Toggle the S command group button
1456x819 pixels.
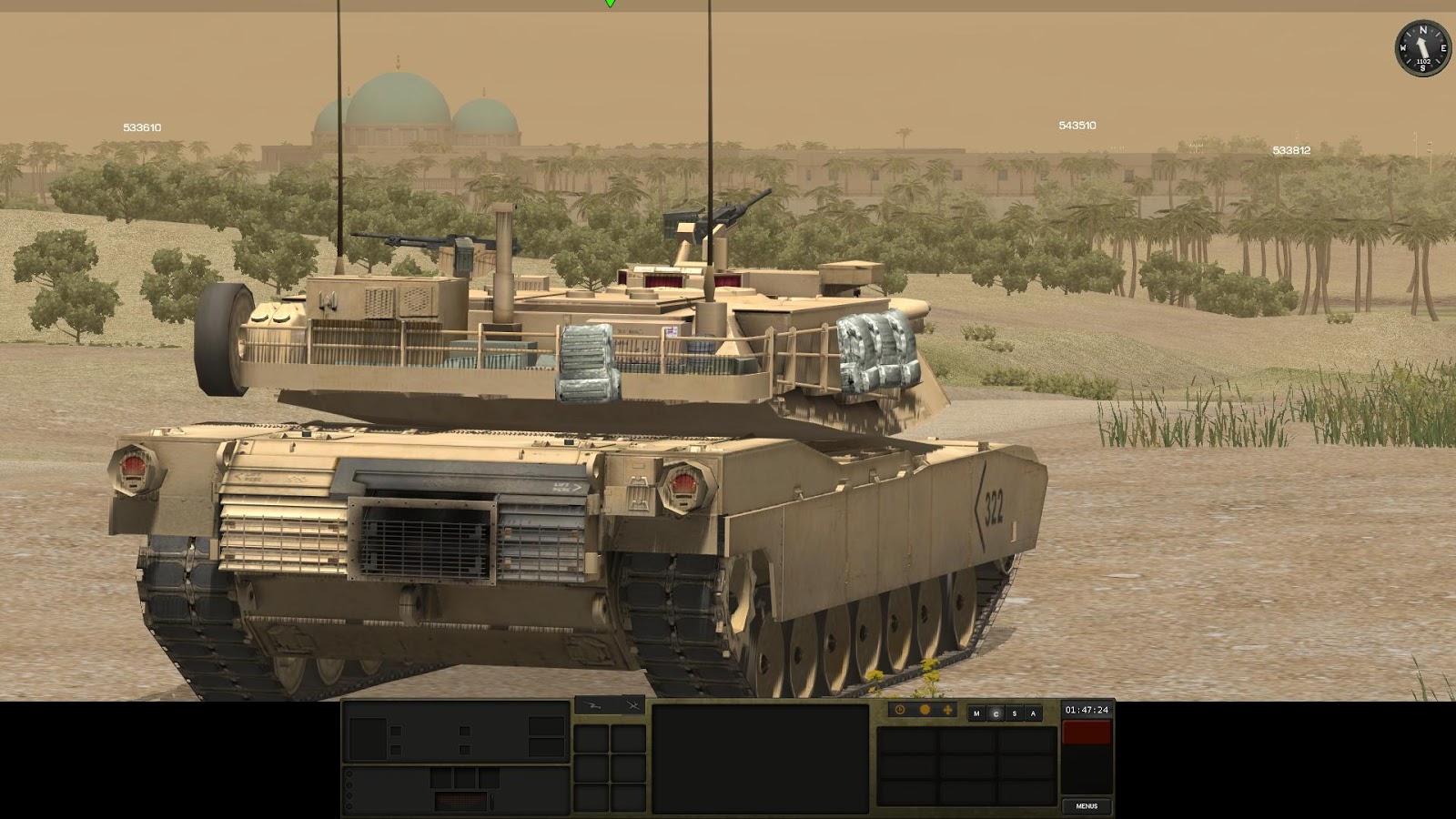pos(1015,713)
